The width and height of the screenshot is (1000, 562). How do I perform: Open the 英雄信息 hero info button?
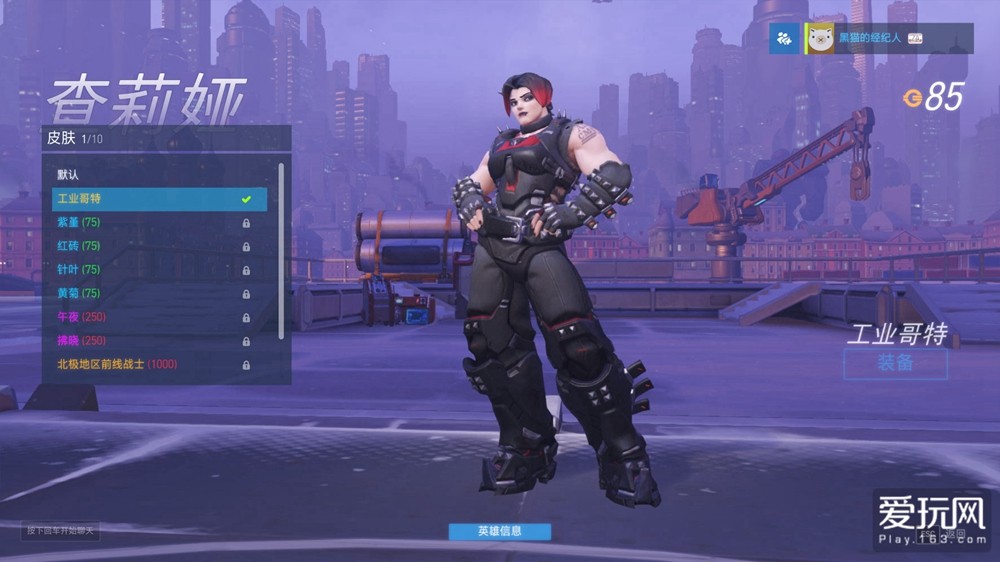(499, 531)
